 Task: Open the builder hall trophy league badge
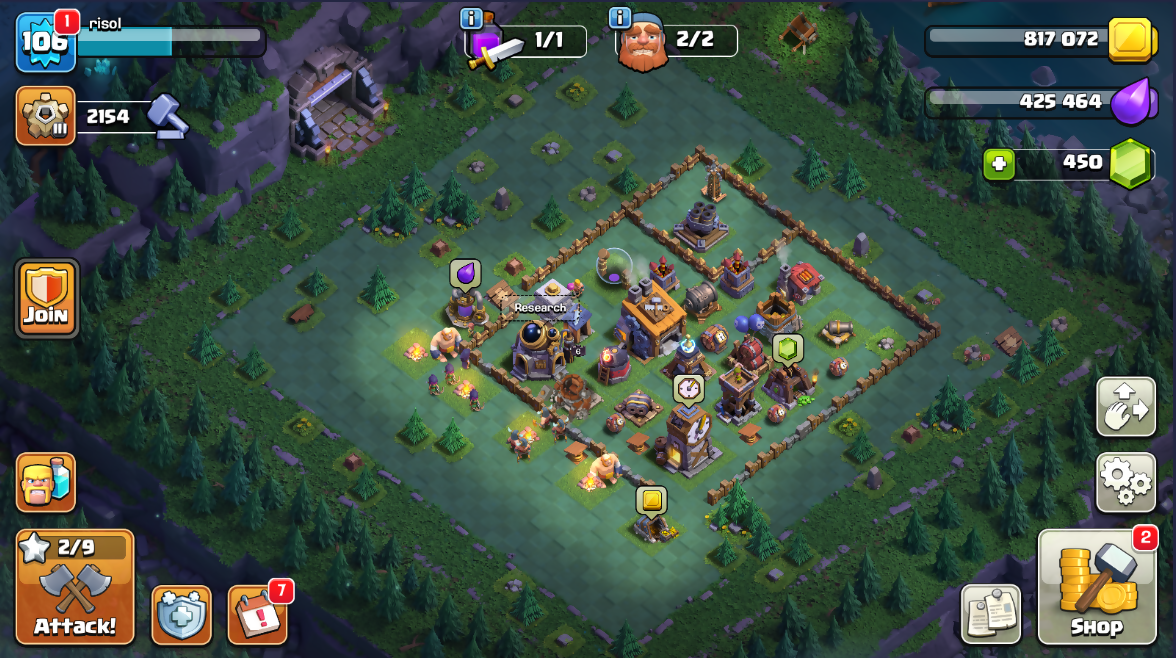pyautogui.click(x=46, y=116)
